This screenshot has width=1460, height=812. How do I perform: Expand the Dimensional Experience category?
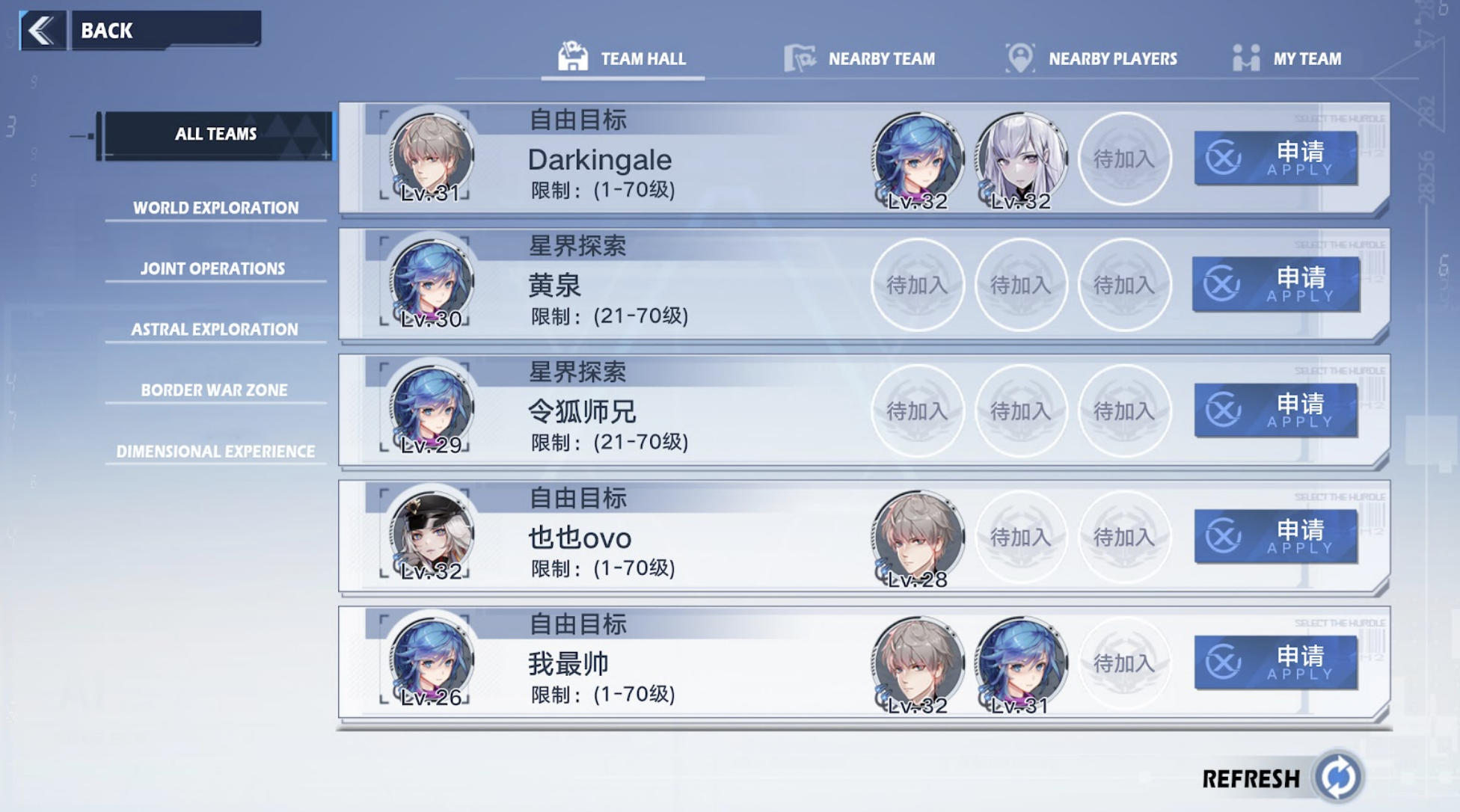click(215, 451)
